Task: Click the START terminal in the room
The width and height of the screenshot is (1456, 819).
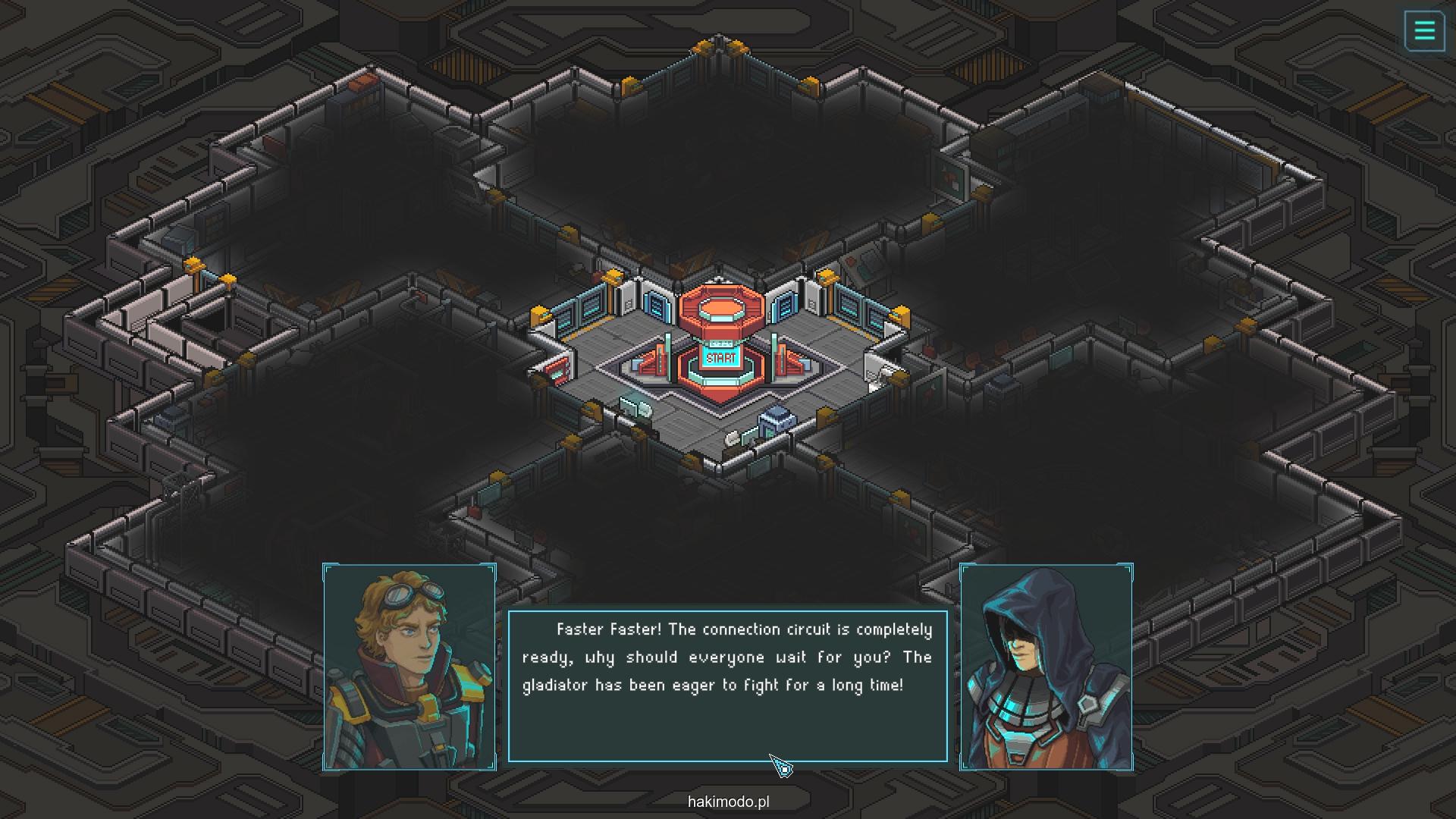Action: click(x=720, y=357)
